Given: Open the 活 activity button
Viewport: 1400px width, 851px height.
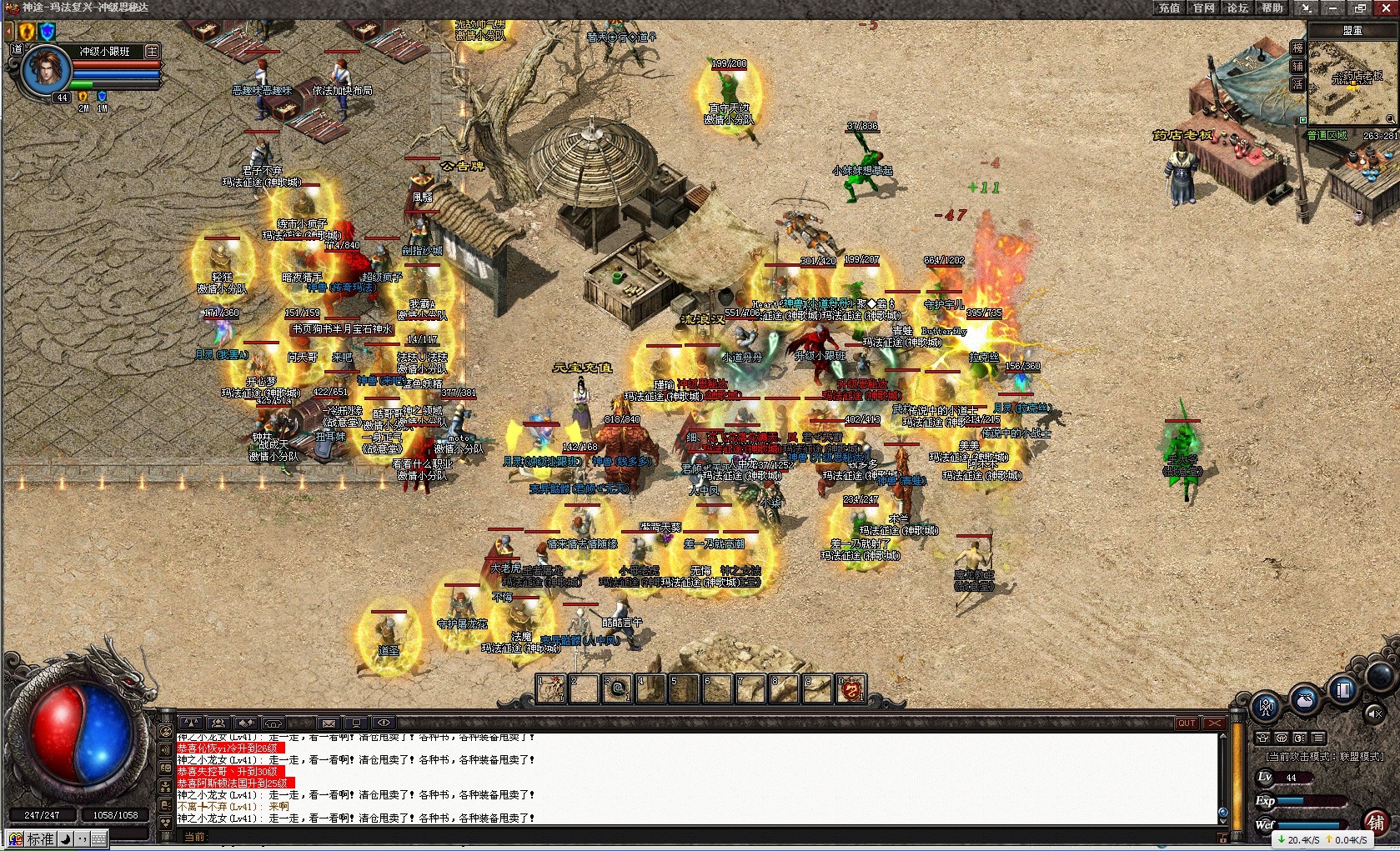Looking at the screenshot, I should [1297, 85].
